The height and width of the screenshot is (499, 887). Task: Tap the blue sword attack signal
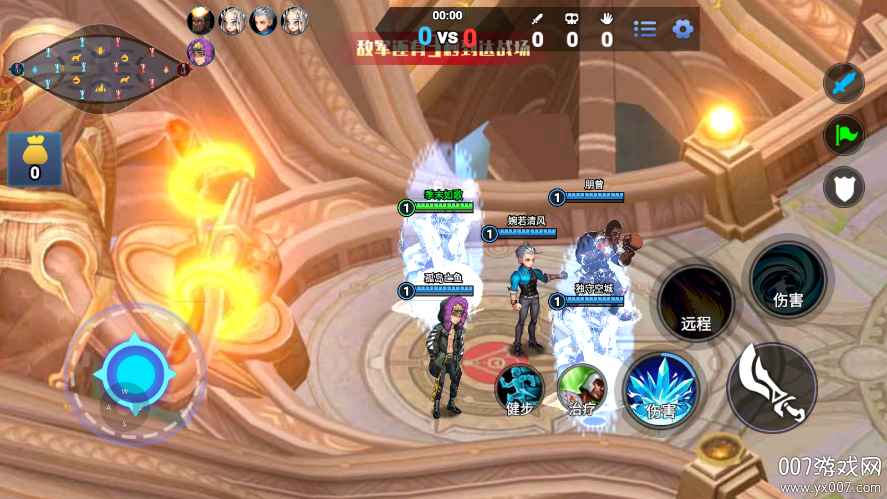click(843, 82)
